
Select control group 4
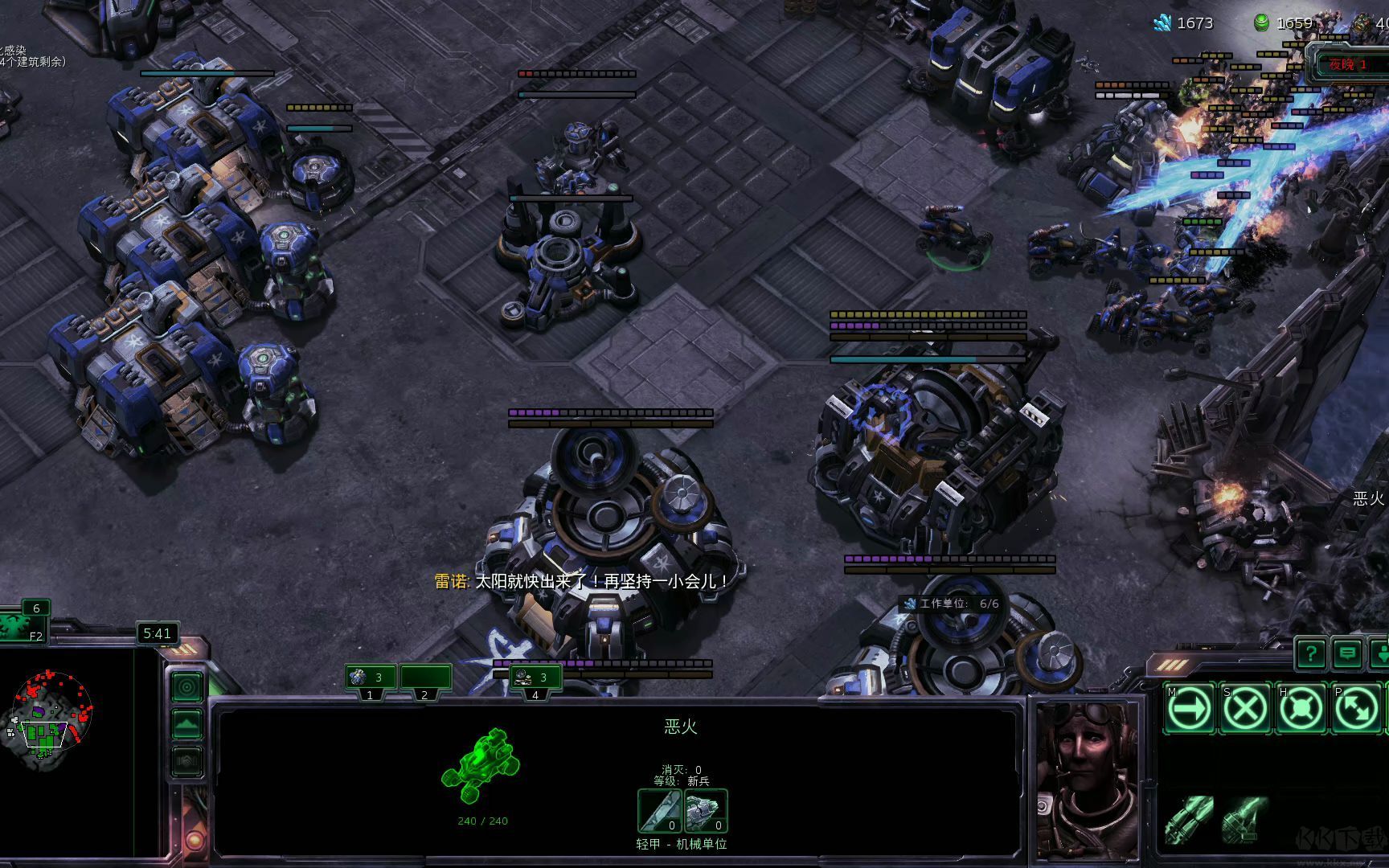535,678
